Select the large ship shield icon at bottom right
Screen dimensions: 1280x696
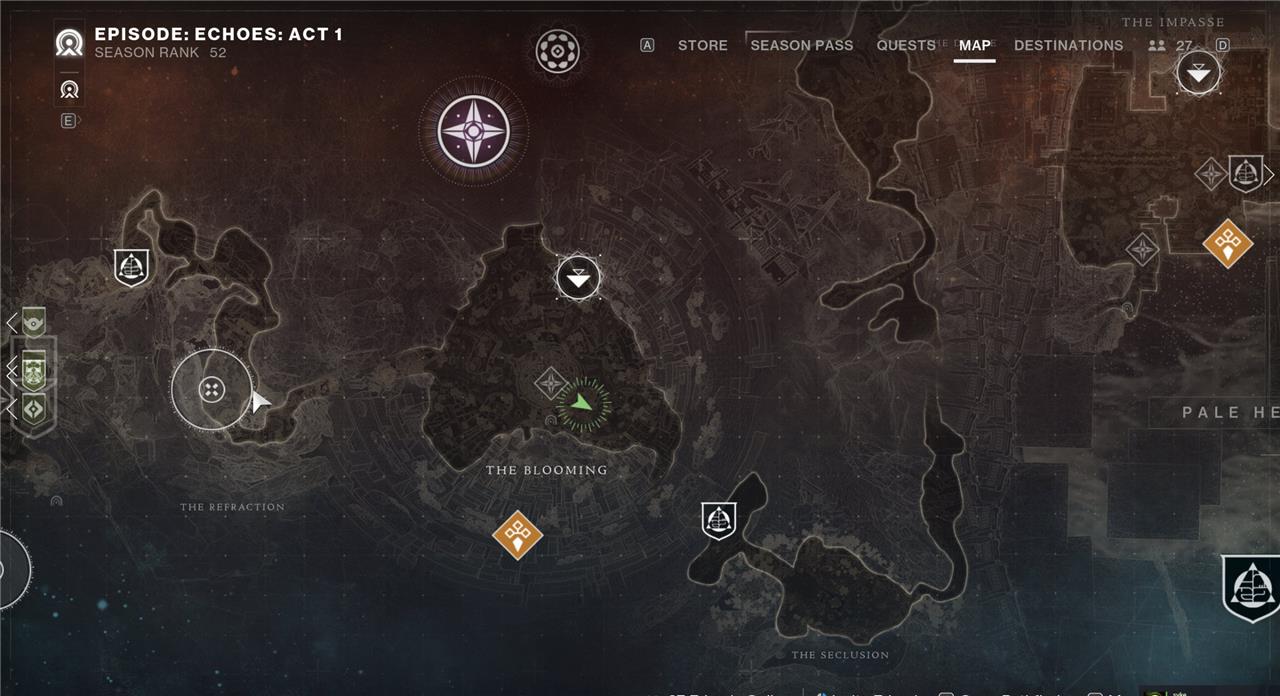coord(1252,588)
